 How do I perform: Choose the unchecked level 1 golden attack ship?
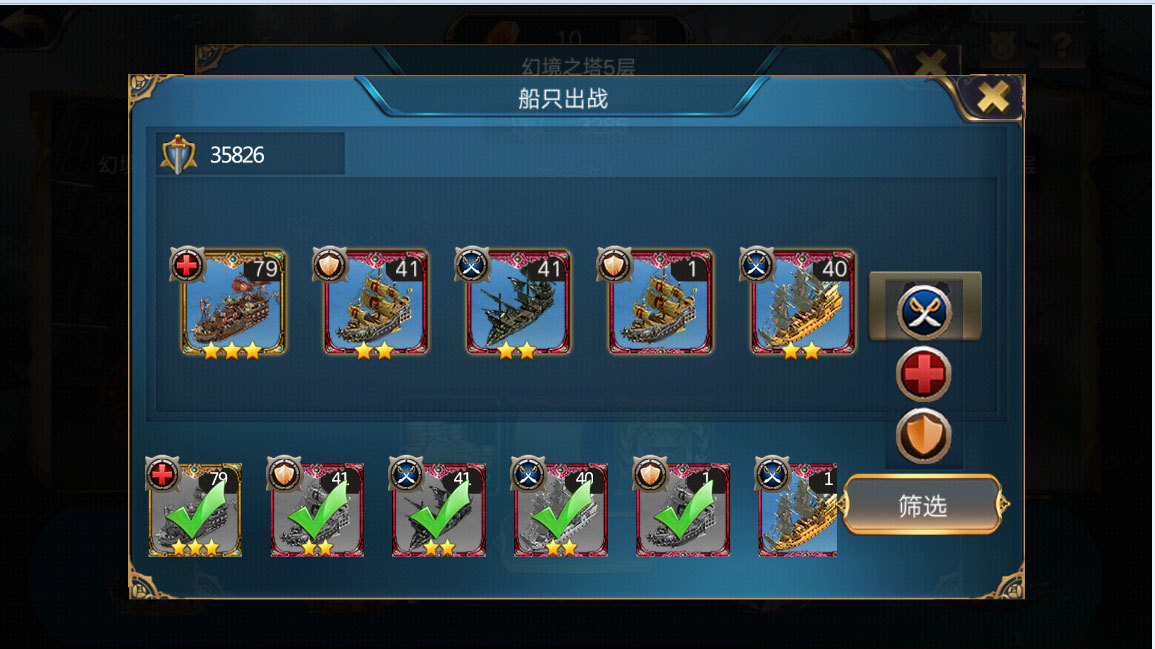(x=799, y=510)
